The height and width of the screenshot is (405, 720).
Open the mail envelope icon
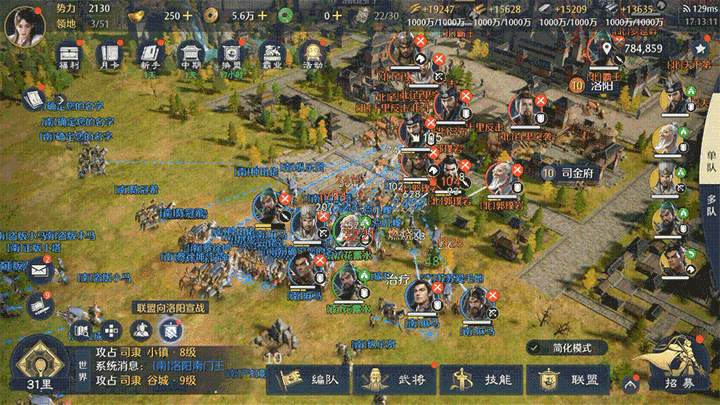click(x=40, y=268)
